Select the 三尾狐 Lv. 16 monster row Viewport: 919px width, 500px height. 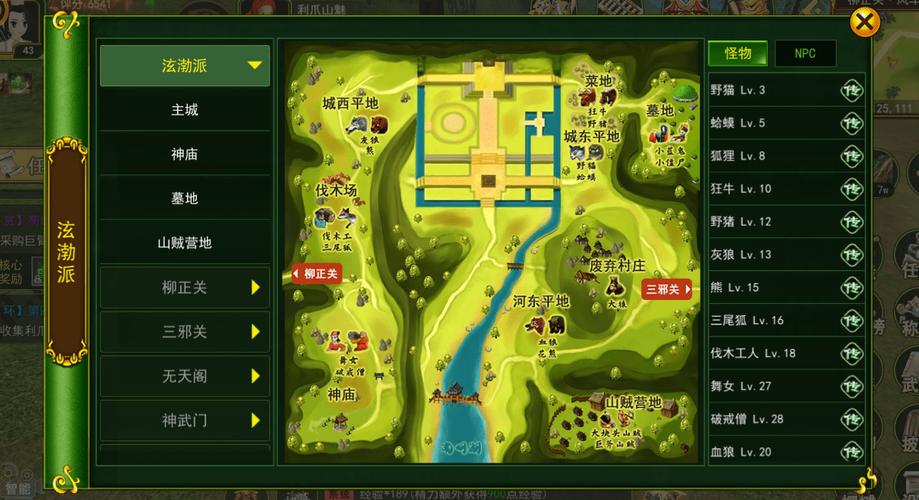(770, 321)
